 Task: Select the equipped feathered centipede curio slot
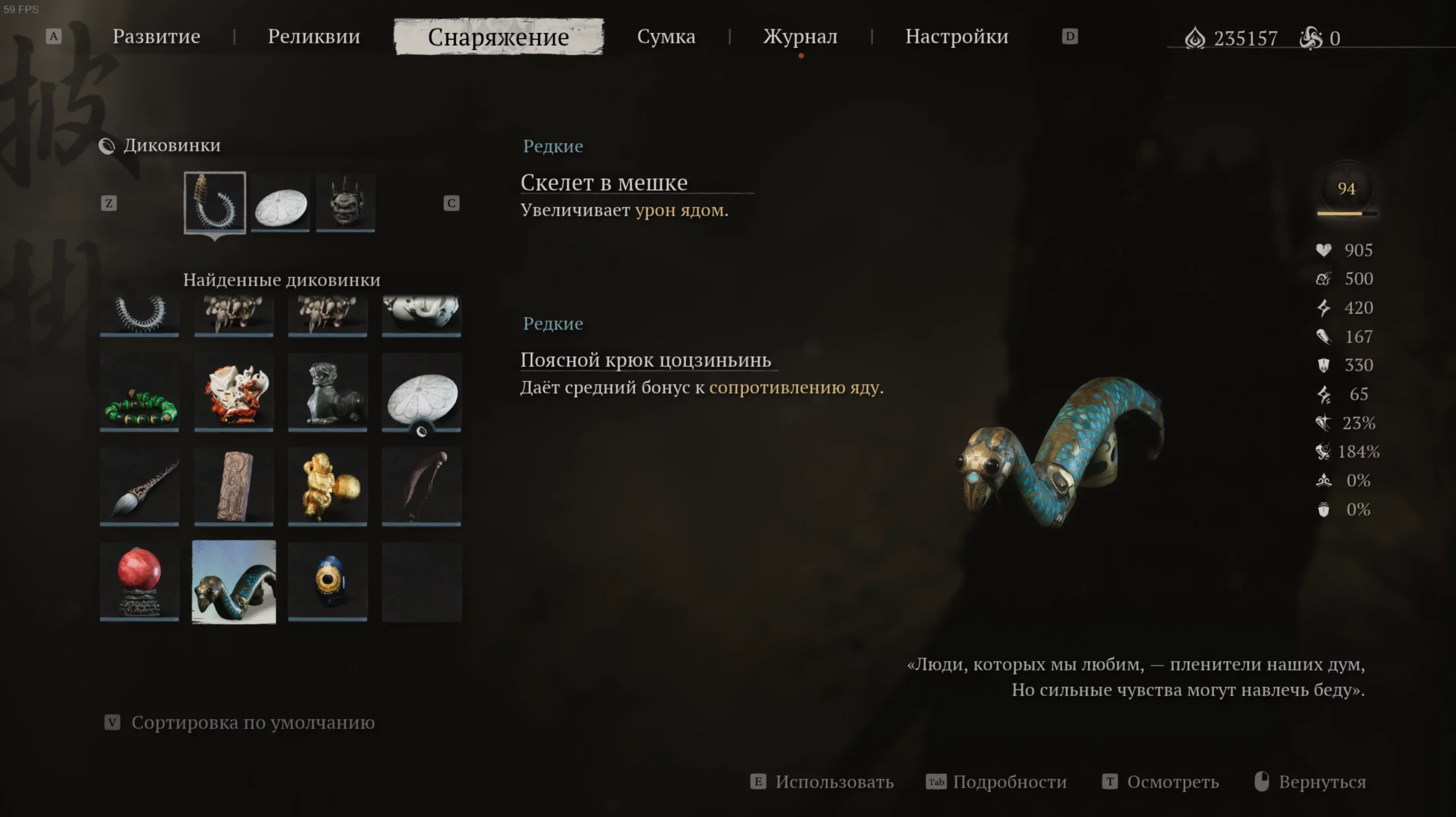[x=215, y=202]
